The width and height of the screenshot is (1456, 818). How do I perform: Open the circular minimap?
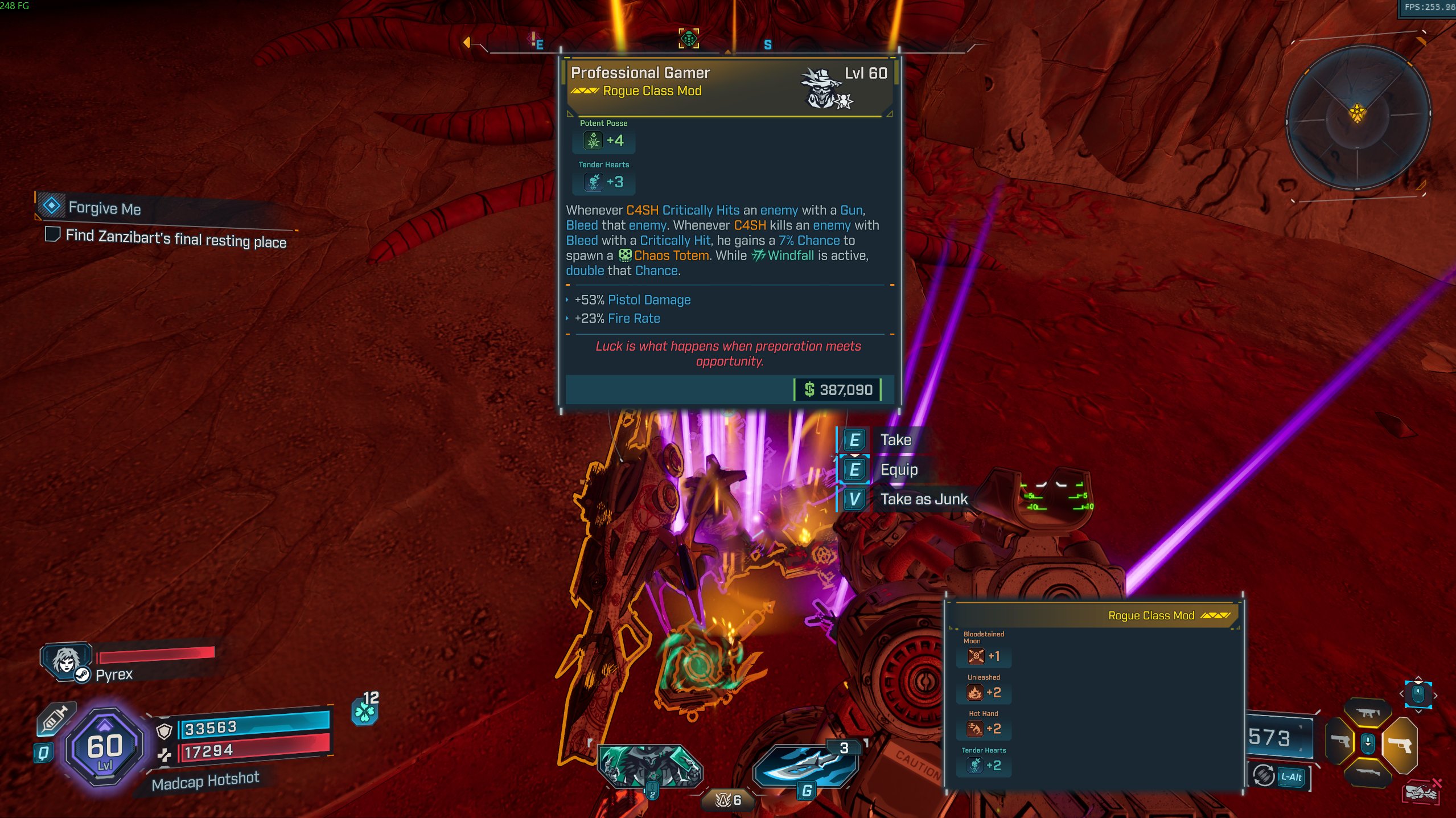(1358, 117)
